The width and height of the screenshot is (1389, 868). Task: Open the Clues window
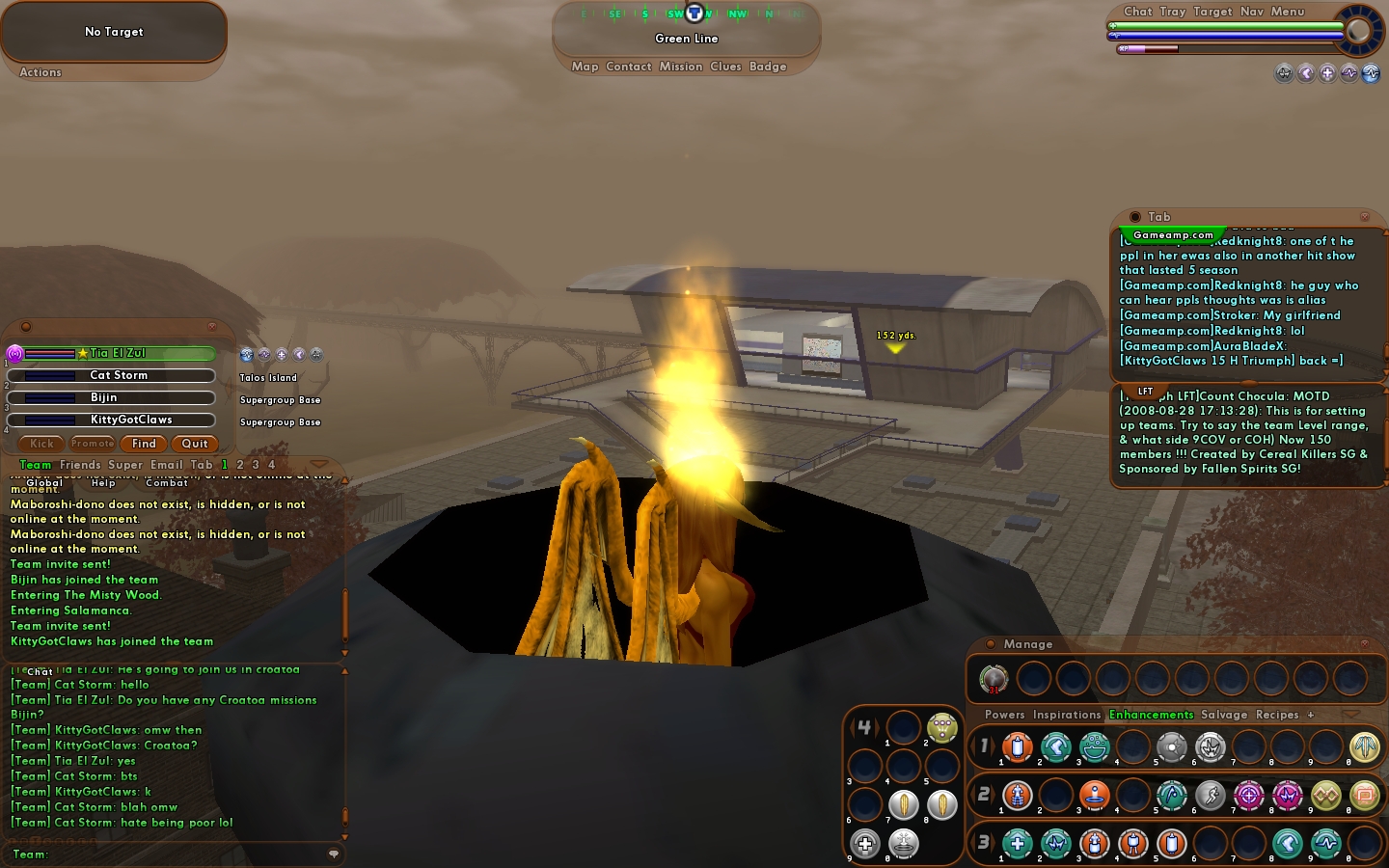coord(725,67)
